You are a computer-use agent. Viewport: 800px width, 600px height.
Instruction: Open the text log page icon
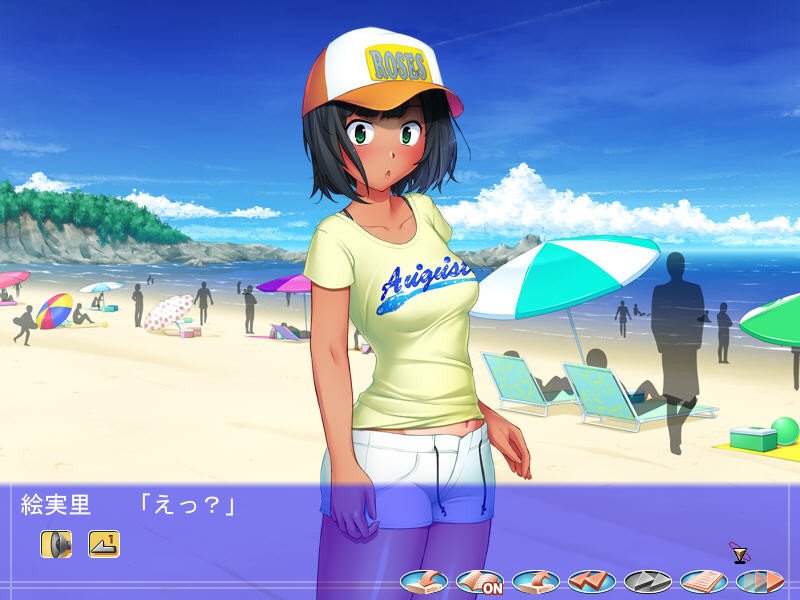pyautogui.click(x=704, y=580)
